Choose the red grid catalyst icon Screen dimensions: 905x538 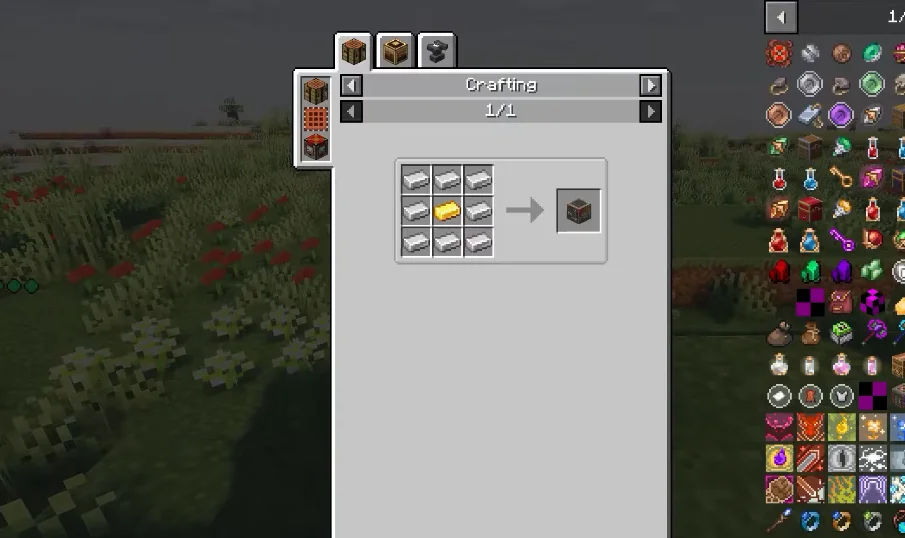[316, 118]
